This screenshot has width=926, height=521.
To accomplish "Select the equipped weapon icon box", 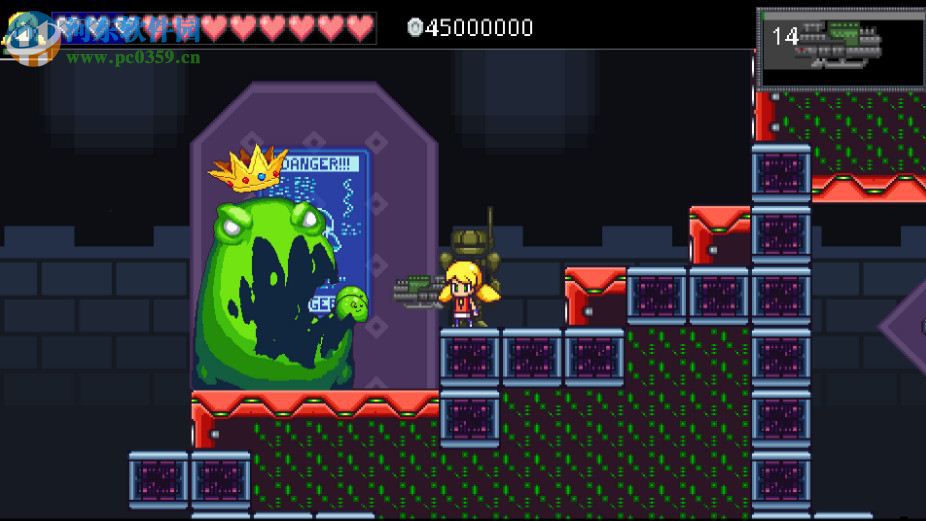I will click(840, 48).
